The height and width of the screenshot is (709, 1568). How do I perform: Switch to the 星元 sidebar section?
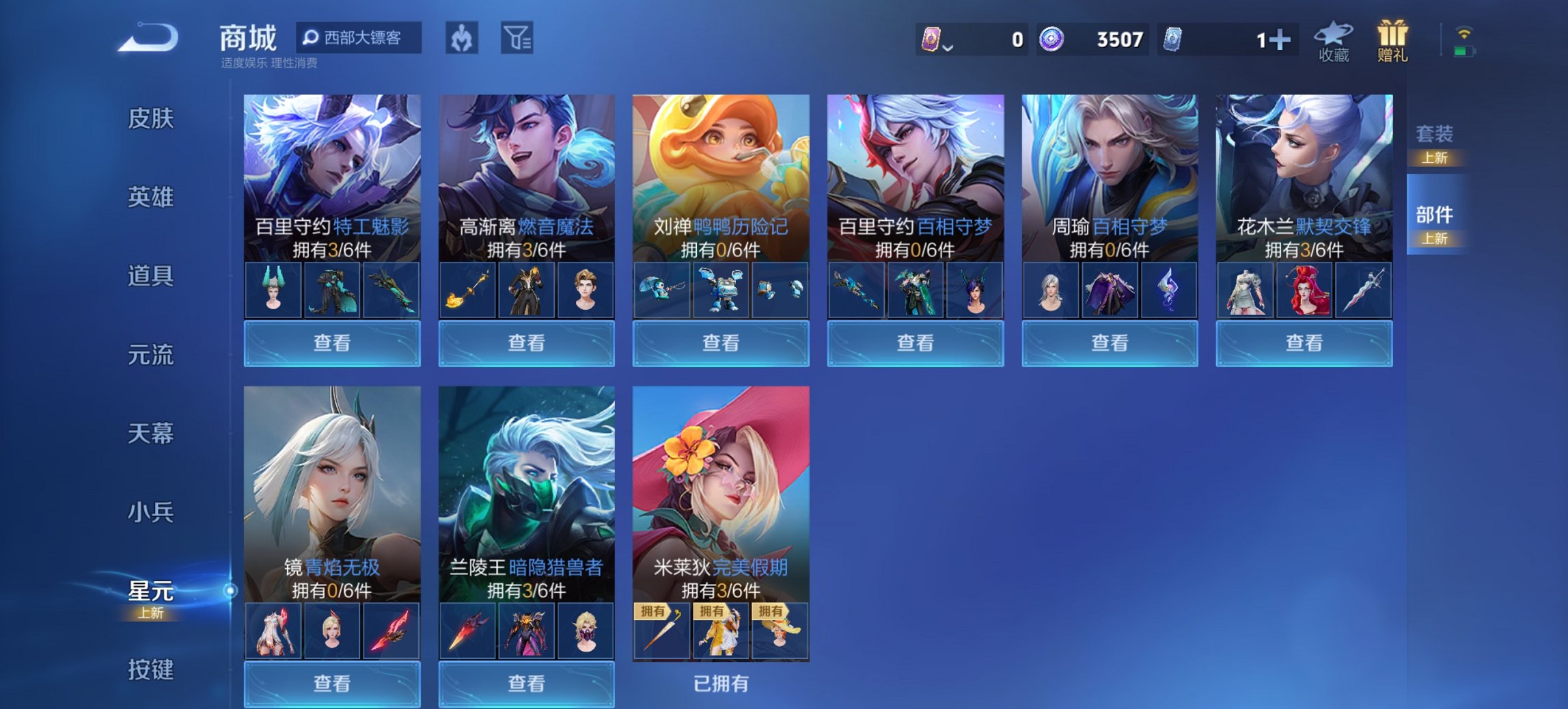click(150, 593)
